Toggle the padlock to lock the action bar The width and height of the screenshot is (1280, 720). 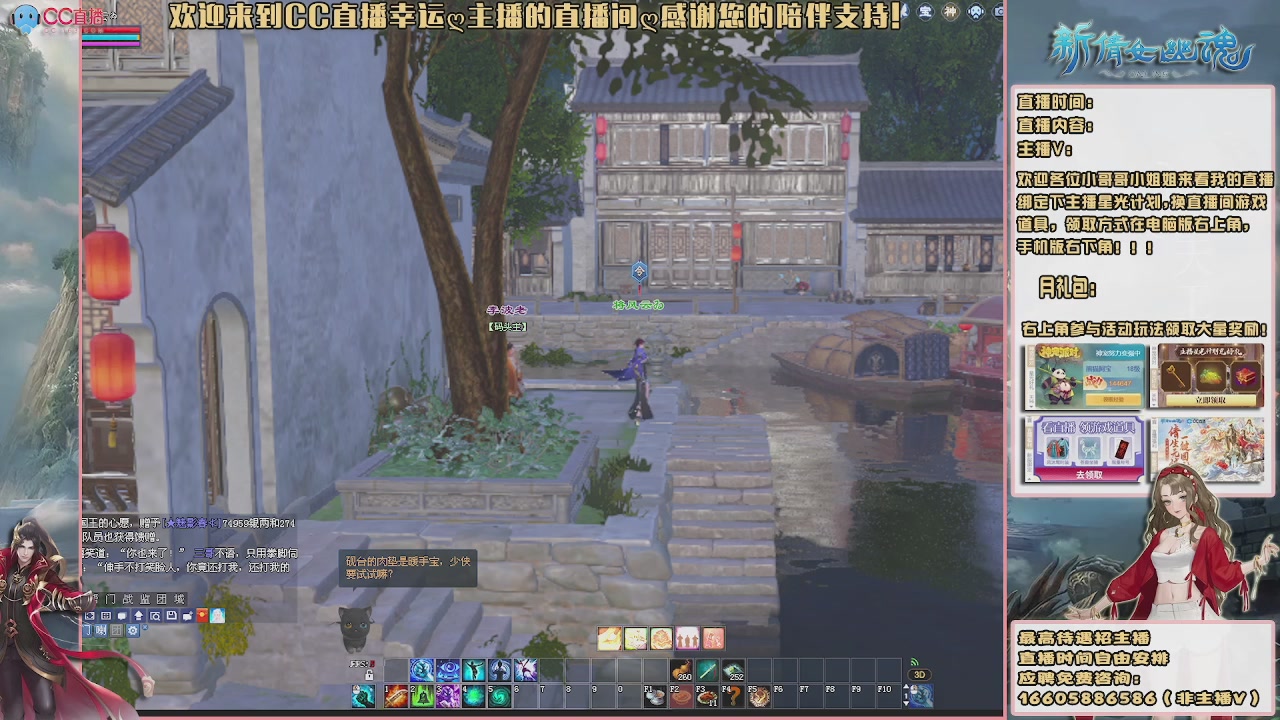pyautogui.click(x=369, y=675)
